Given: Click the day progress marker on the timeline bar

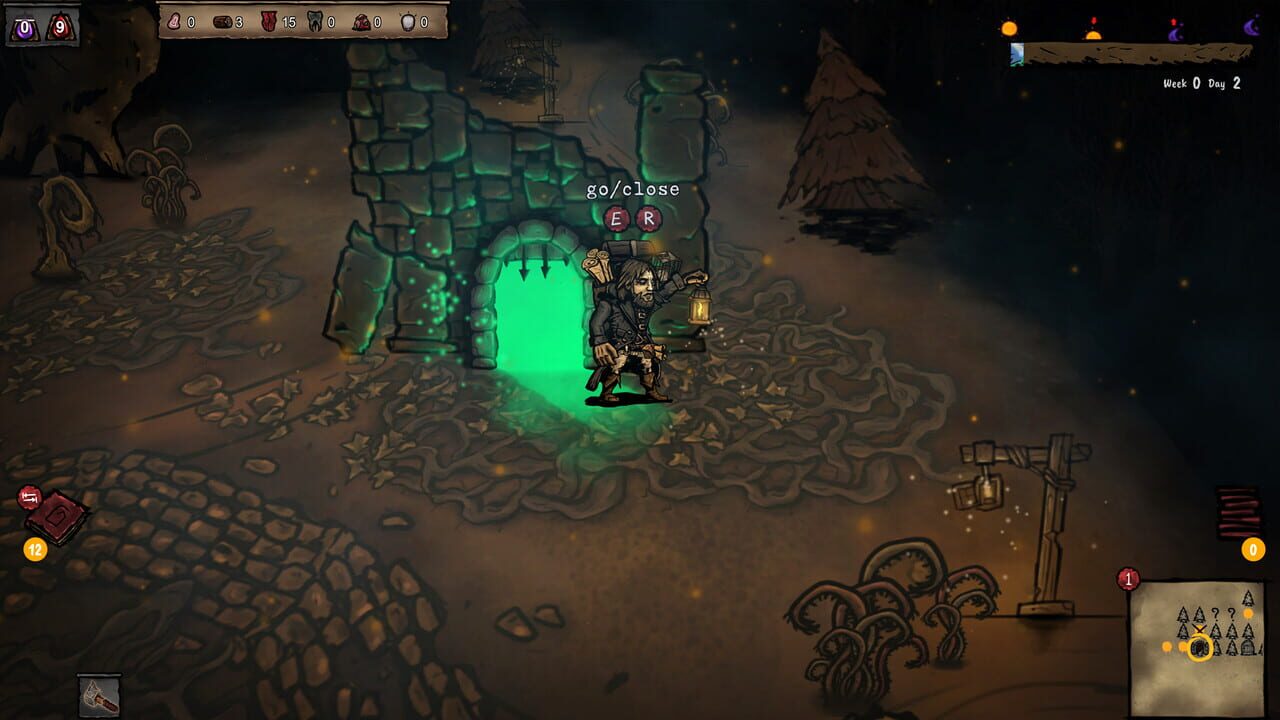Looking at the screenshot, I should (1017, 53).
